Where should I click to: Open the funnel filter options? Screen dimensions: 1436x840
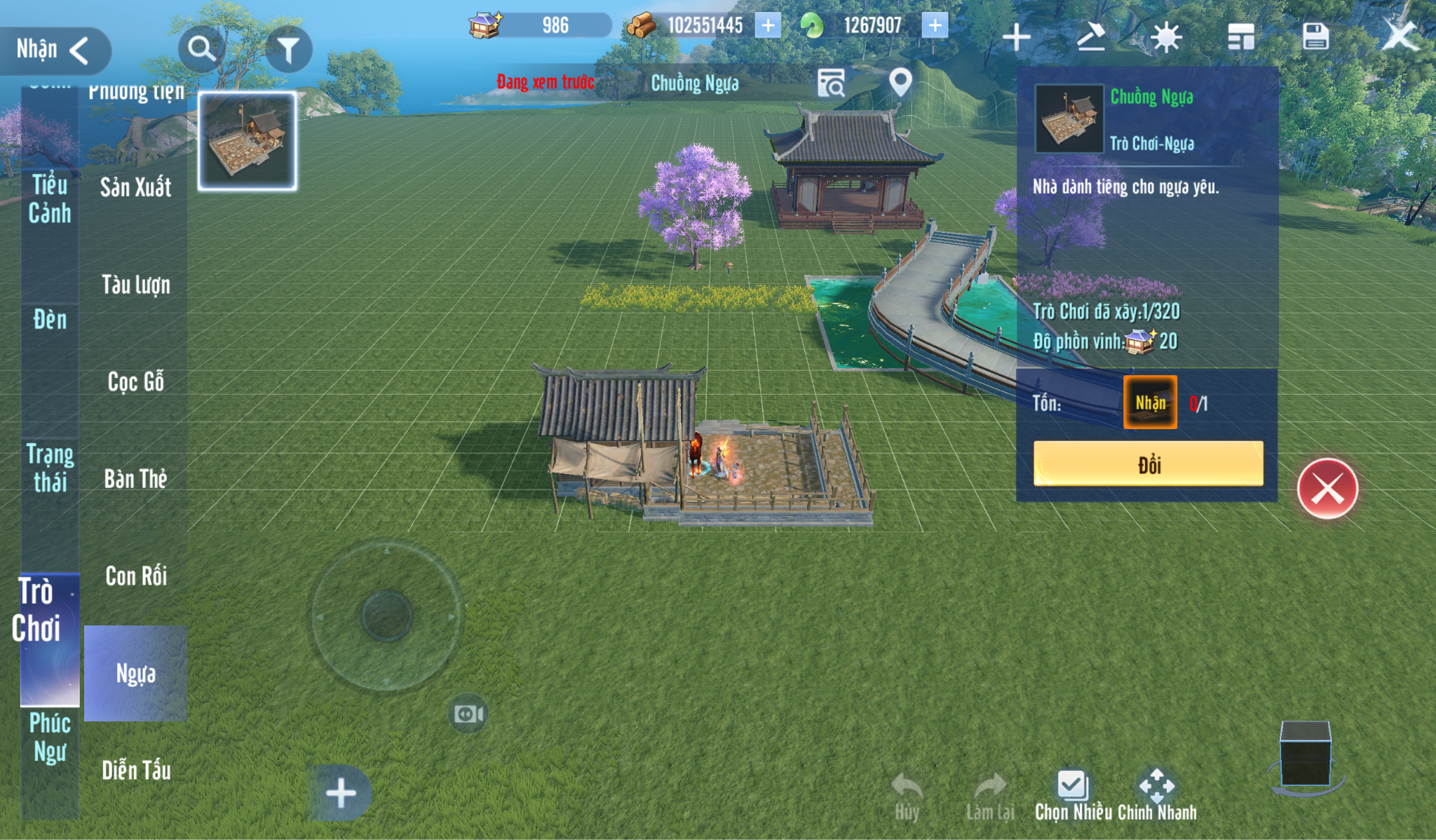coord(288,49)
